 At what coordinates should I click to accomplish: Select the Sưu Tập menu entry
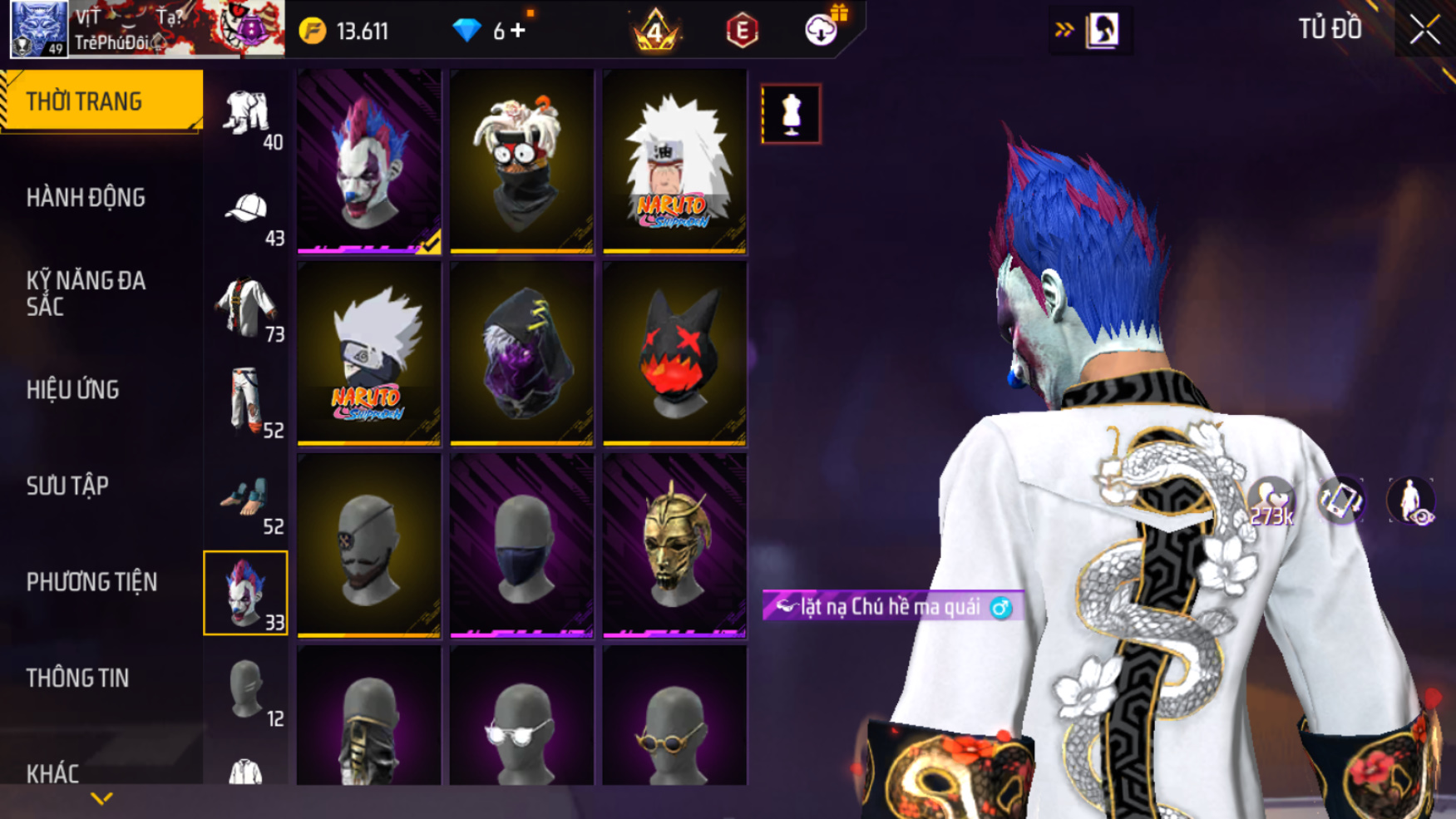(x=67, y=486)
